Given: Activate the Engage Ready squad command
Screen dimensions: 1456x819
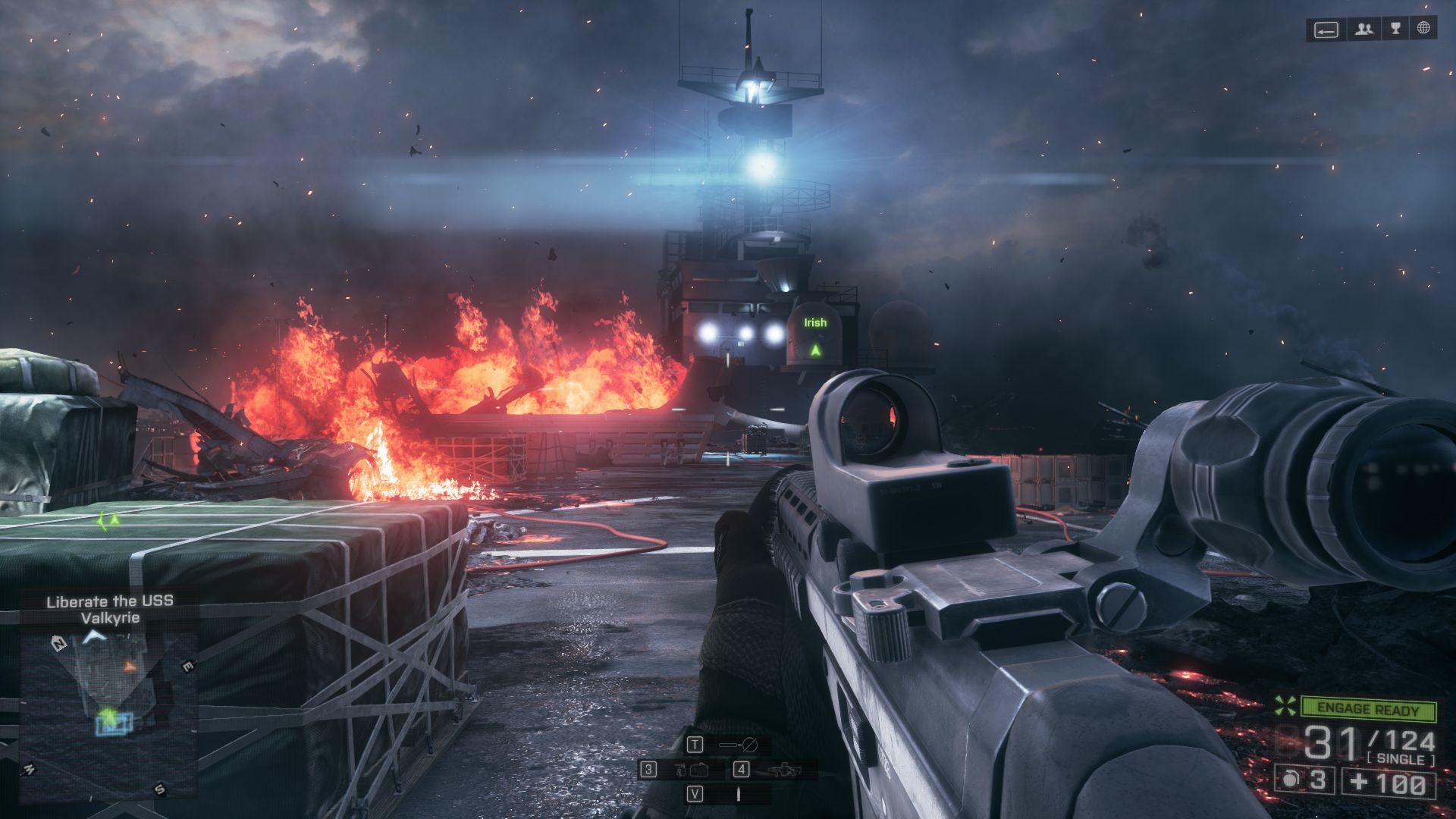Looking at the screenshot, I should click(x=1367, y=710).
